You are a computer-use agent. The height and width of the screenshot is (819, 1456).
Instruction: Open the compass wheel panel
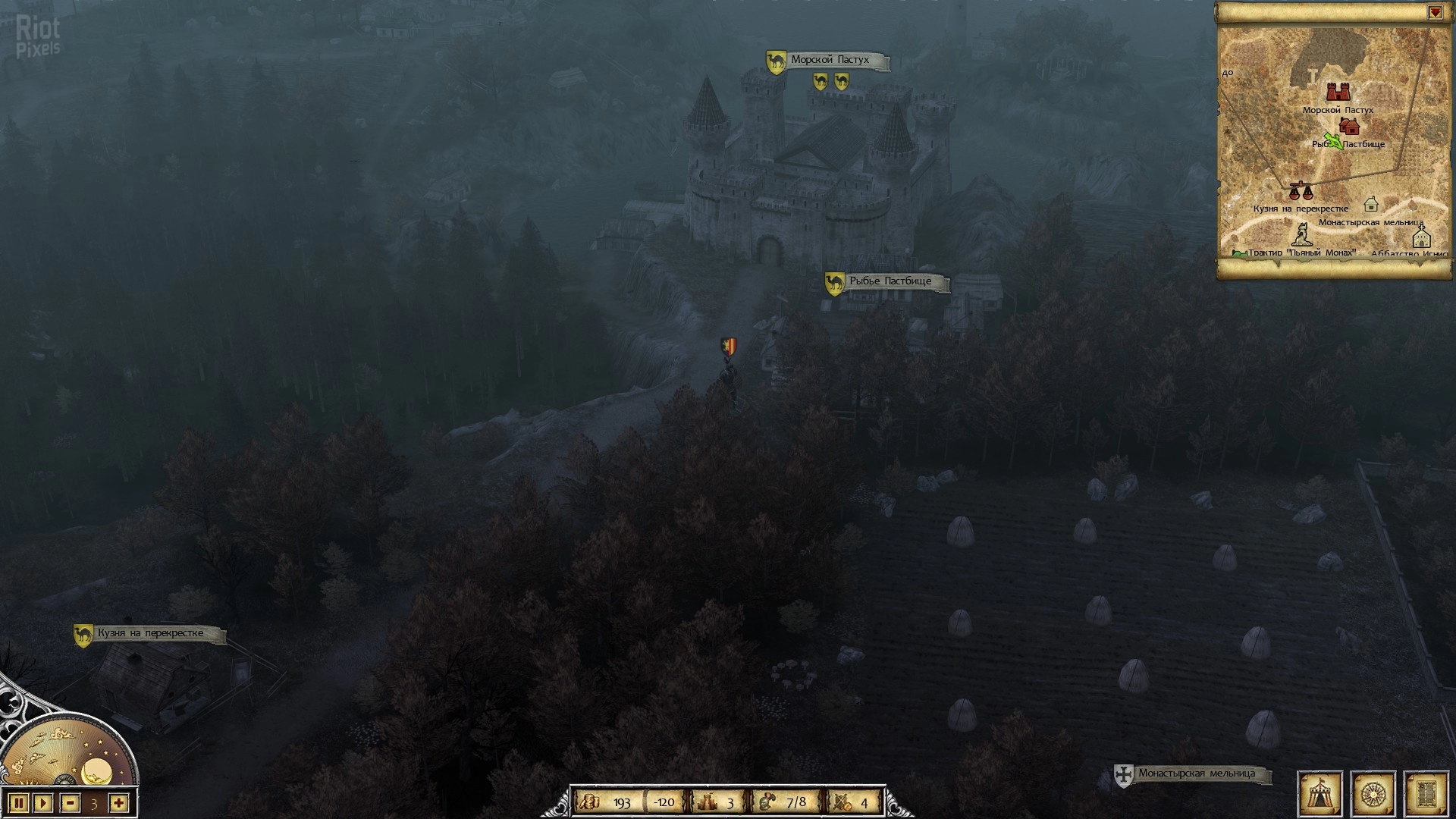tap(1373, 793)
